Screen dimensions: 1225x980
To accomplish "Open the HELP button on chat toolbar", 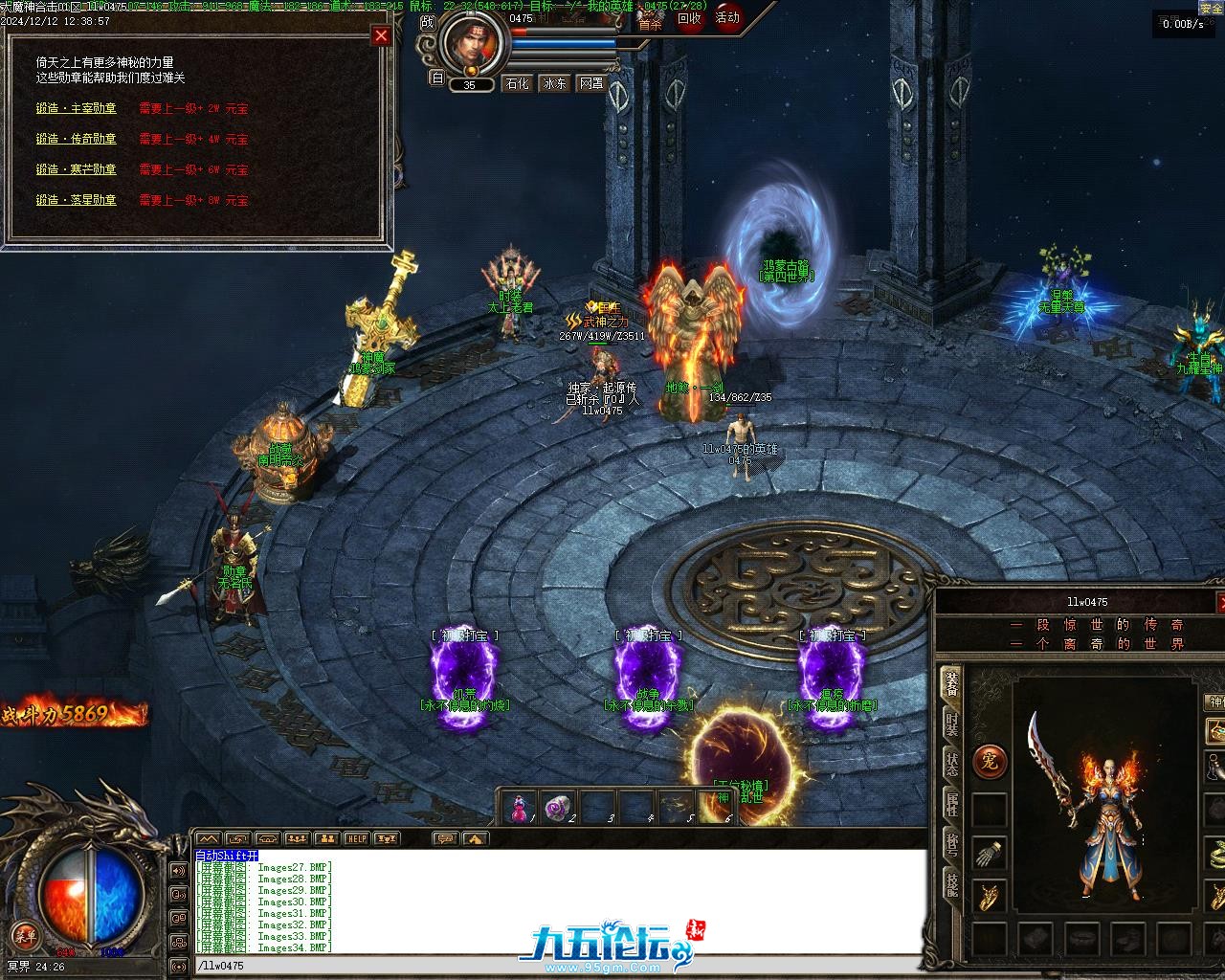I will (356, 838).
